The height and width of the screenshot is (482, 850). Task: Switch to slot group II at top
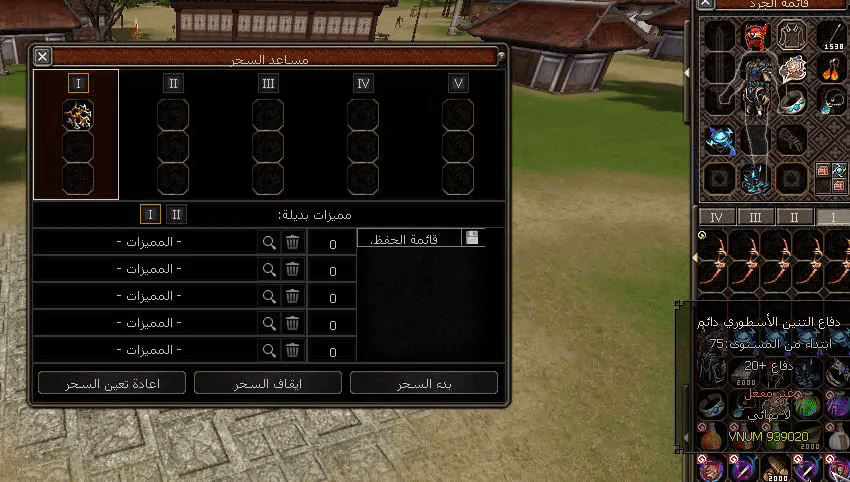coord(173,83)
